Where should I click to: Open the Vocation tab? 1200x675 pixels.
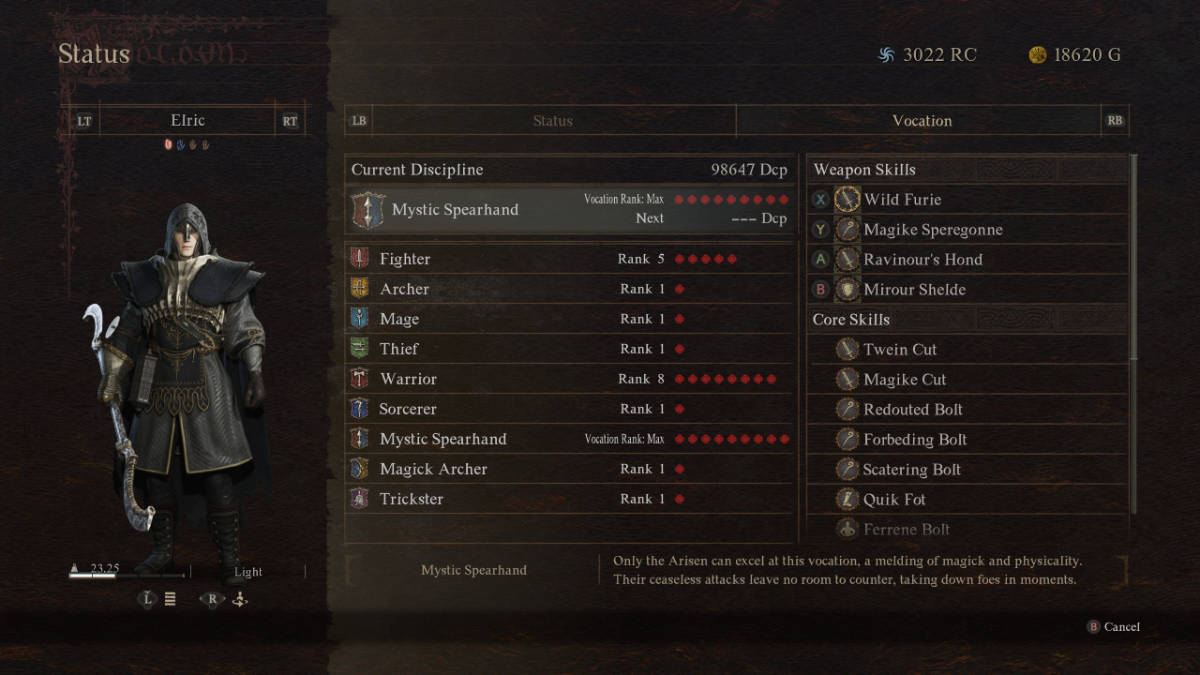coord(921,121)
